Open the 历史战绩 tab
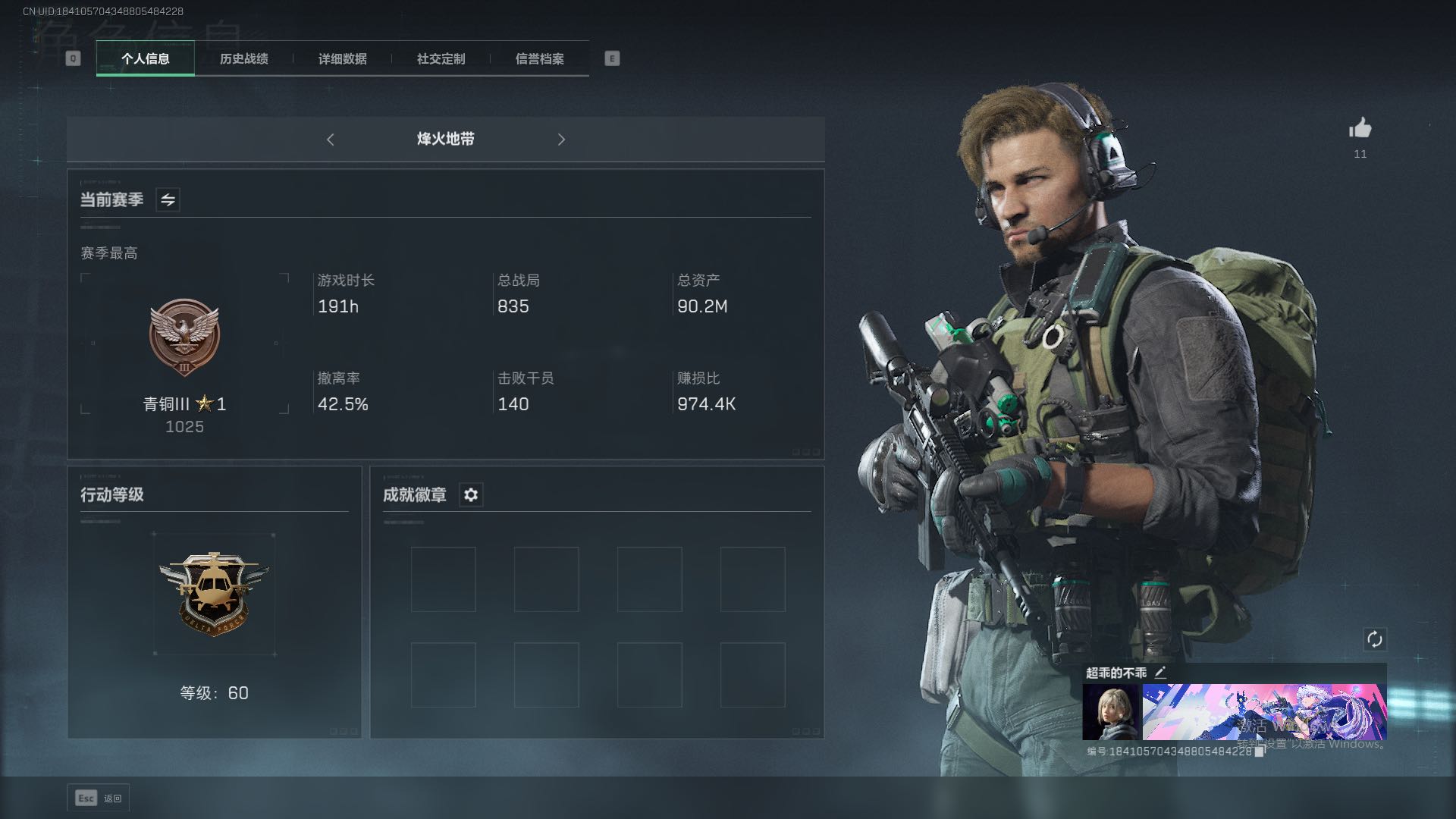Image resolution: width=1456 pixels, height=819 pixels. [x=243, y=58]
